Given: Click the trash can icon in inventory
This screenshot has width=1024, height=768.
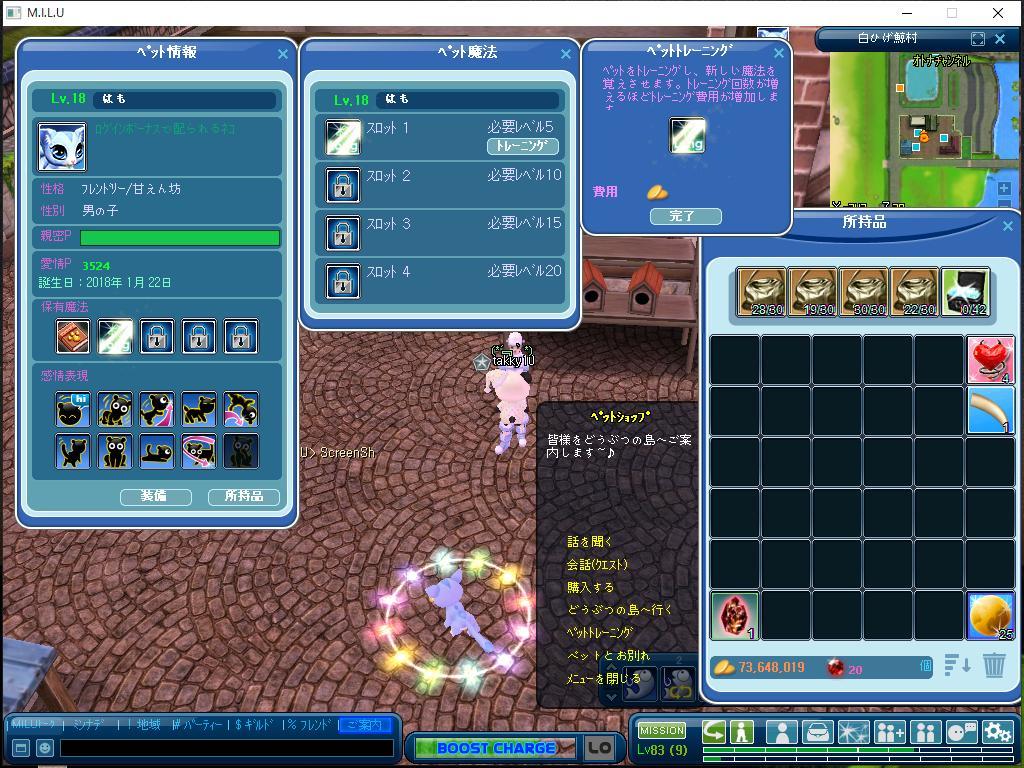Looking at the screenshot, I should tap(993, 665).
